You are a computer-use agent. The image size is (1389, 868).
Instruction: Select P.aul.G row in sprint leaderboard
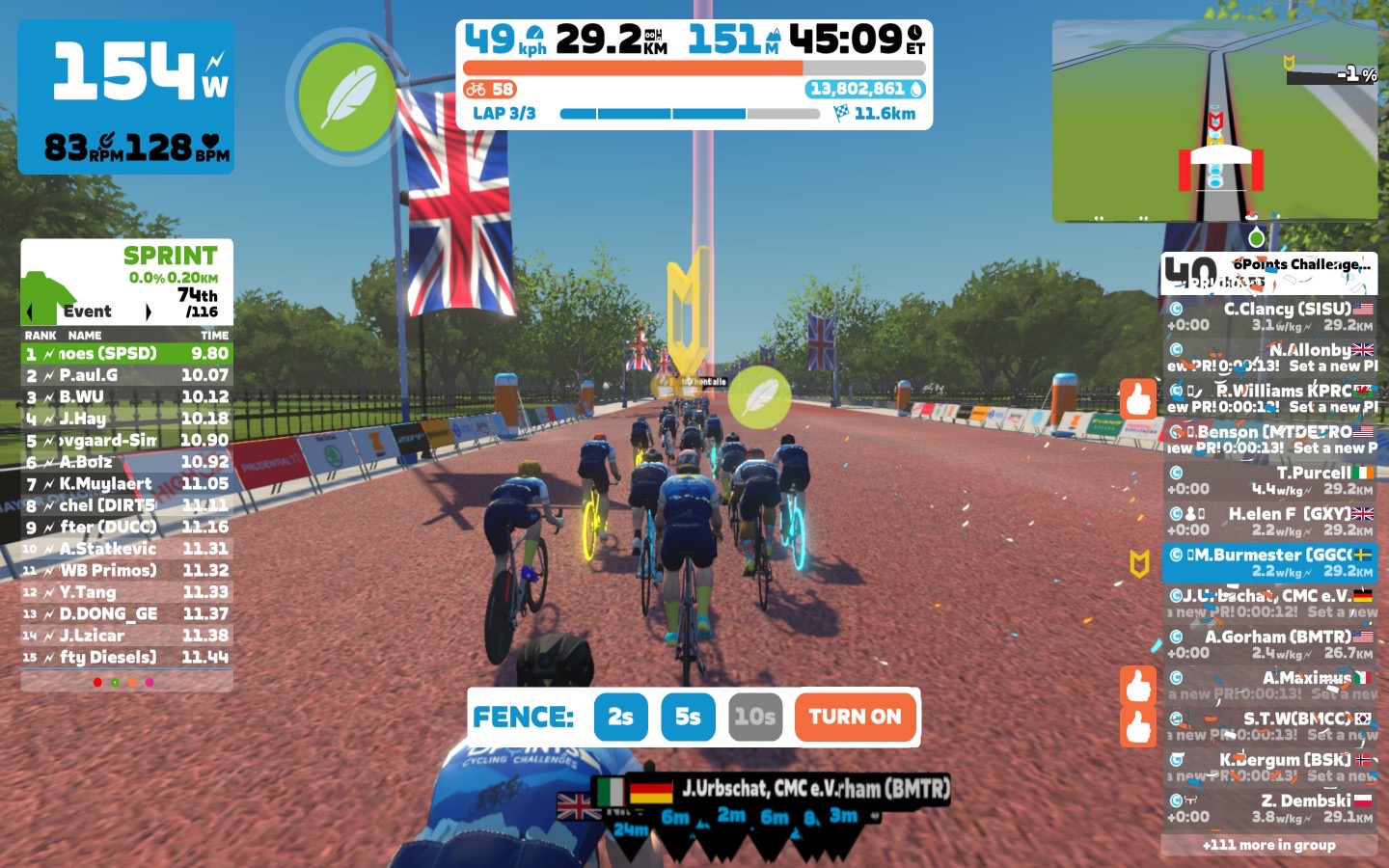click(x=126, y=375)
